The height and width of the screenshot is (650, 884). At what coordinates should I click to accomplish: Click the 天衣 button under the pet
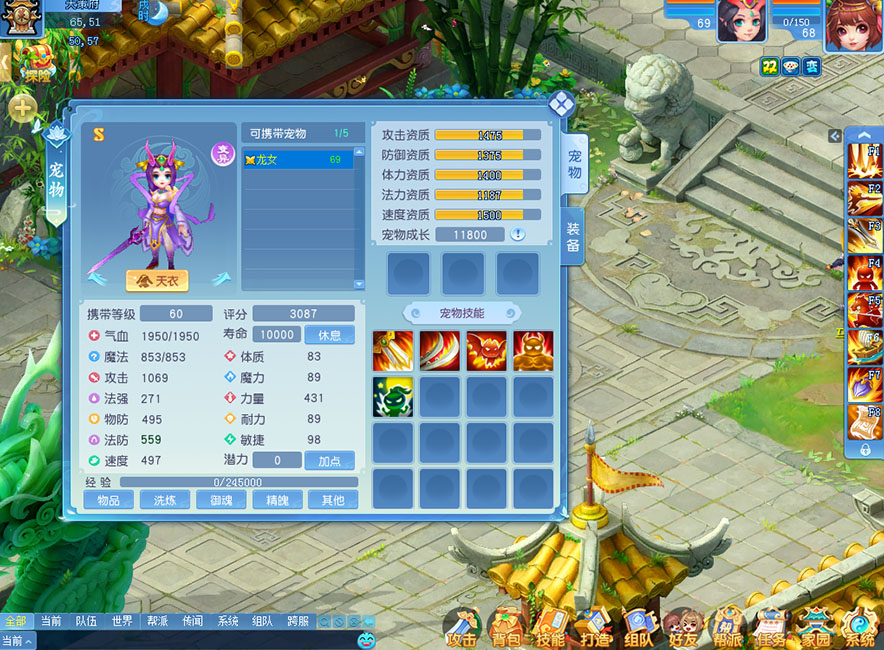point(157,281)
